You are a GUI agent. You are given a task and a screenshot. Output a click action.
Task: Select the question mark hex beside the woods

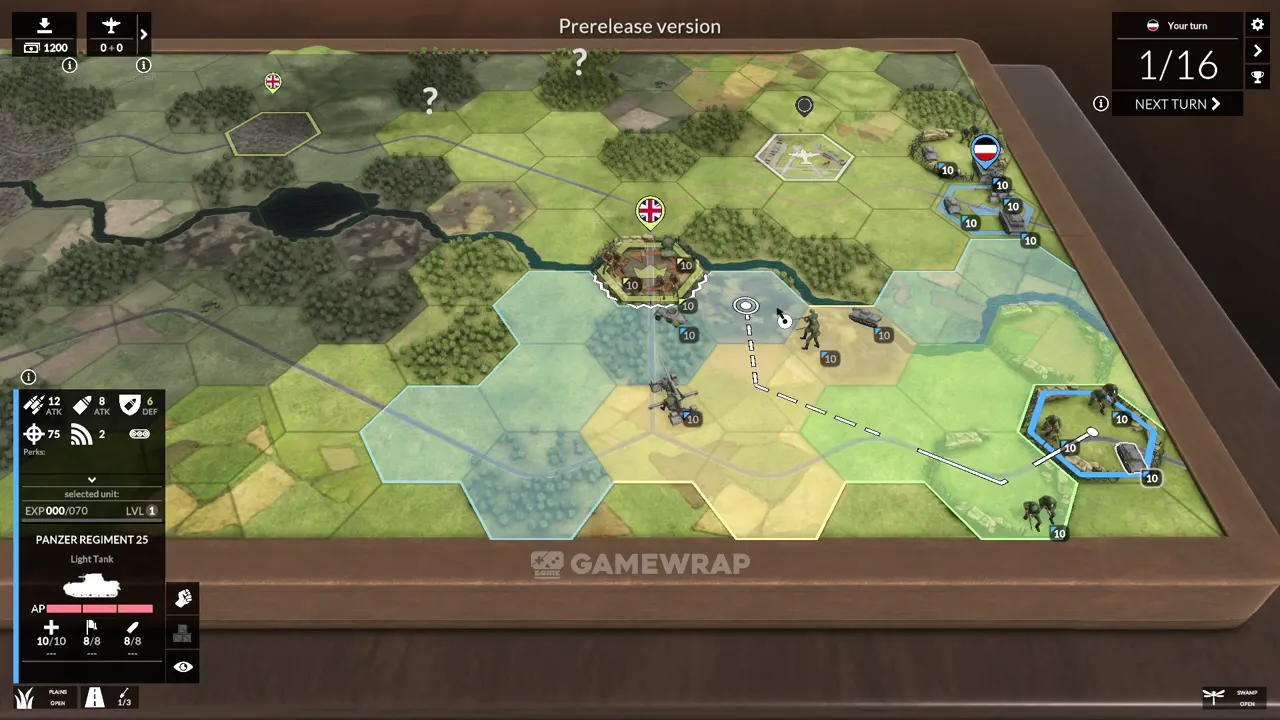point(430,99)
